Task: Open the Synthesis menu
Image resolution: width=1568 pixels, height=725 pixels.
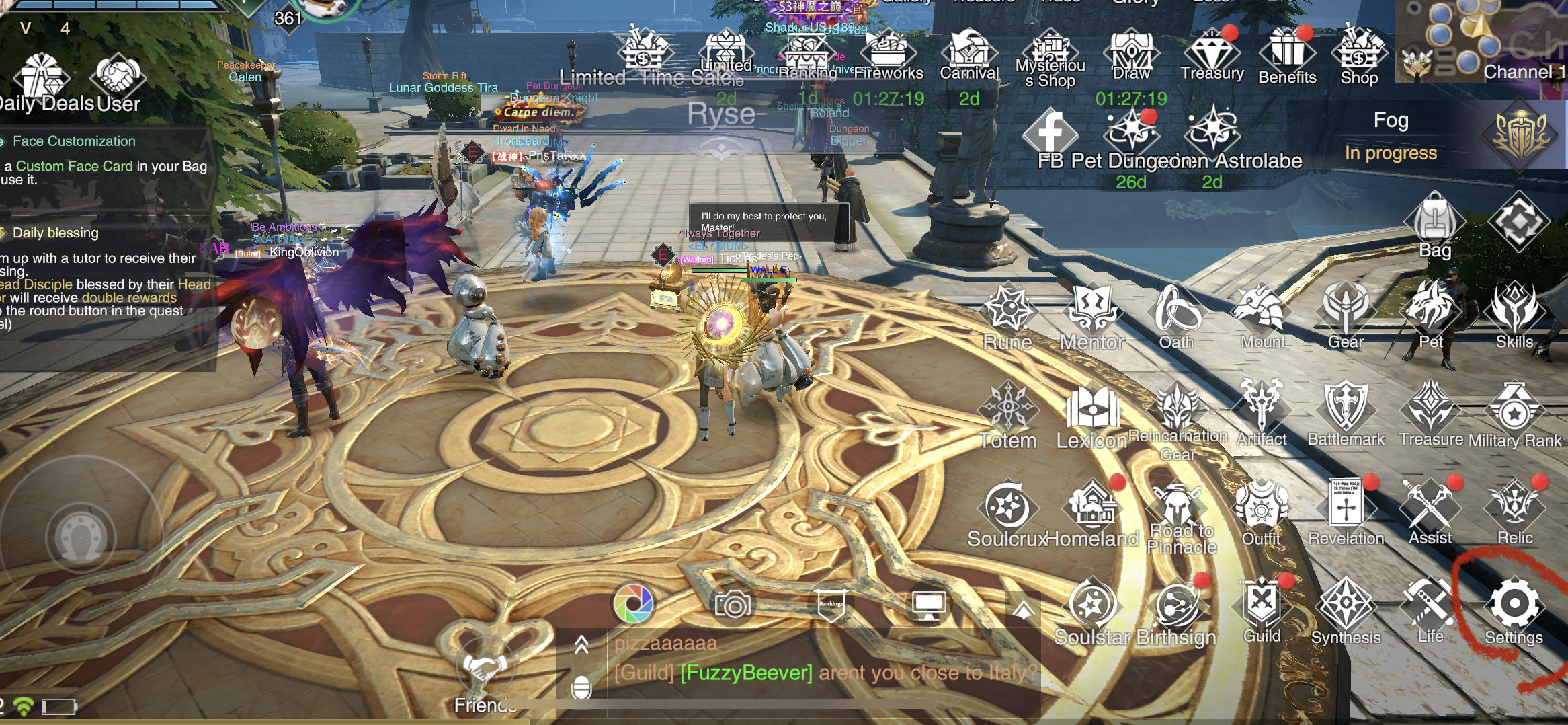Action: click(x=1346, y=605)
